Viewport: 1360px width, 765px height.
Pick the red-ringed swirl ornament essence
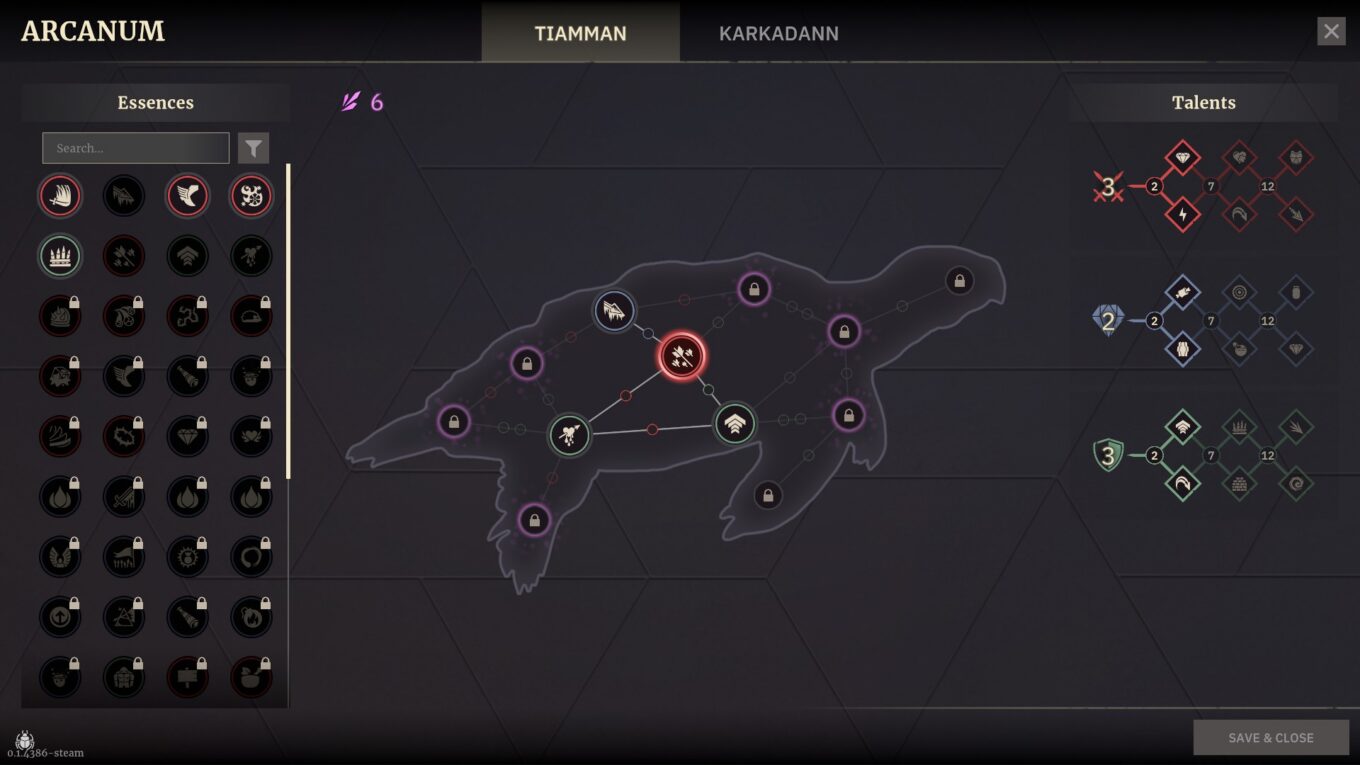(251, 196)
